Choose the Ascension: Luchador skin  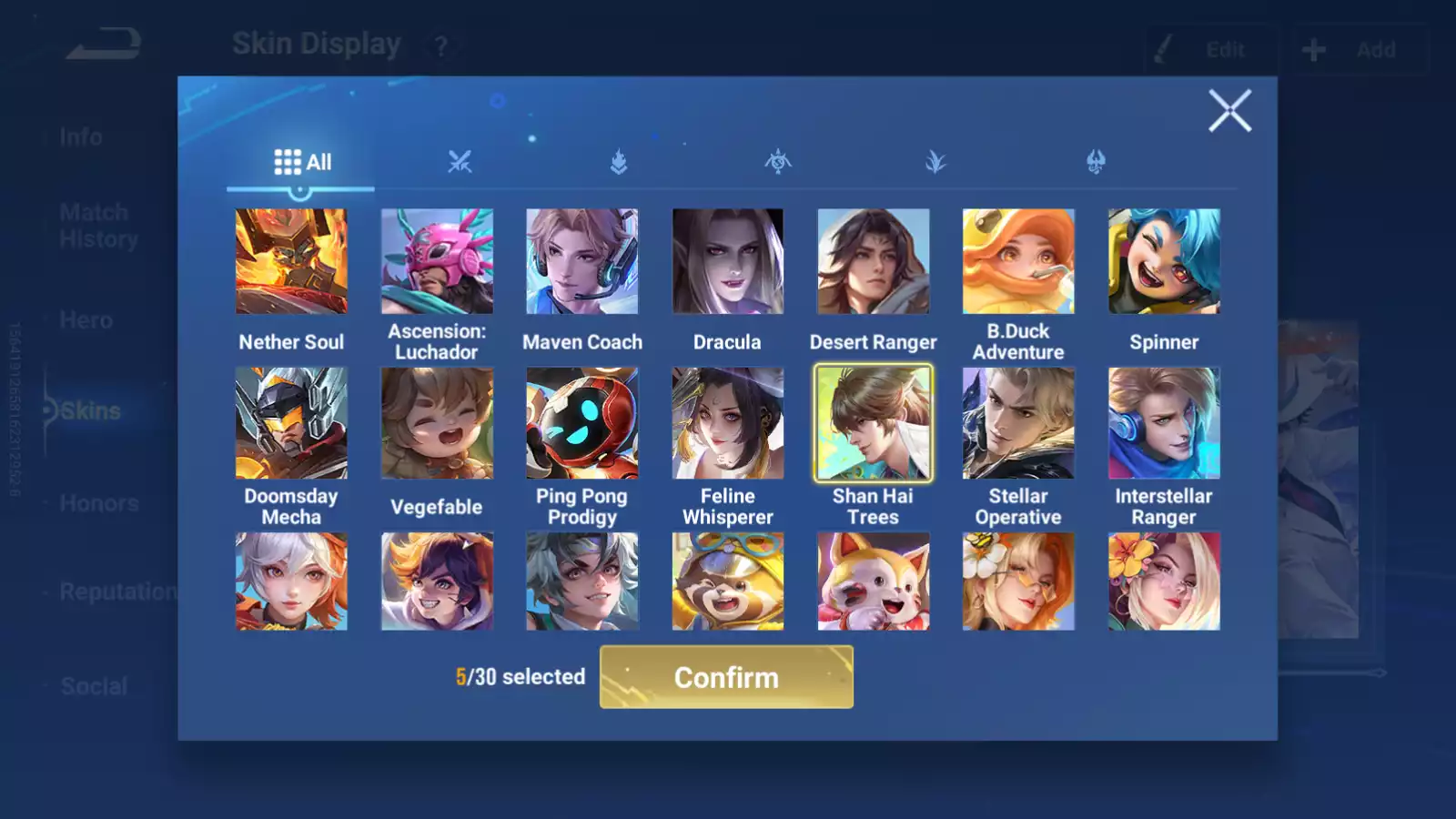point(437,262)
